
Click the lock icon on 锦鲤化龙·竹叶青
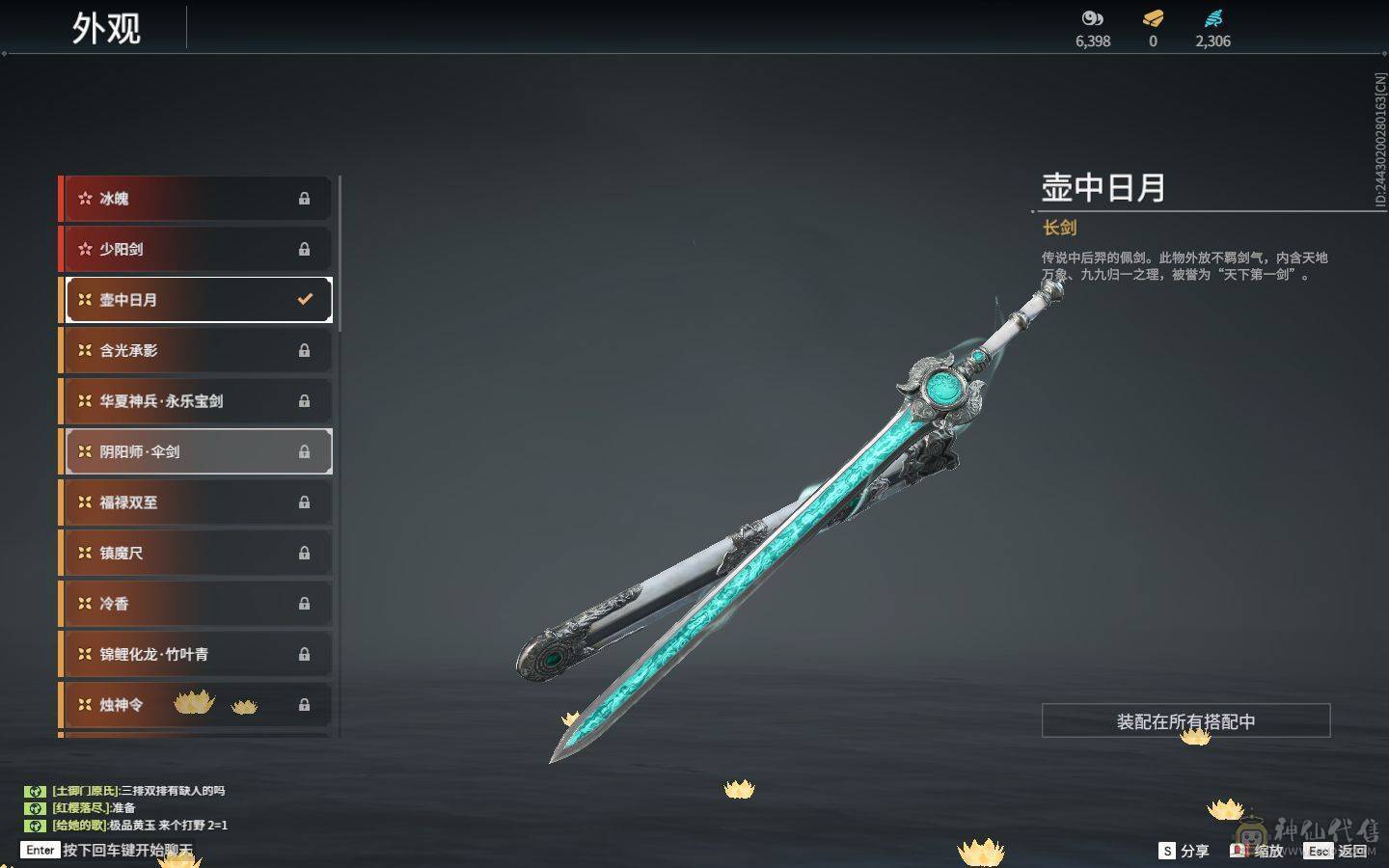[305, 654]
